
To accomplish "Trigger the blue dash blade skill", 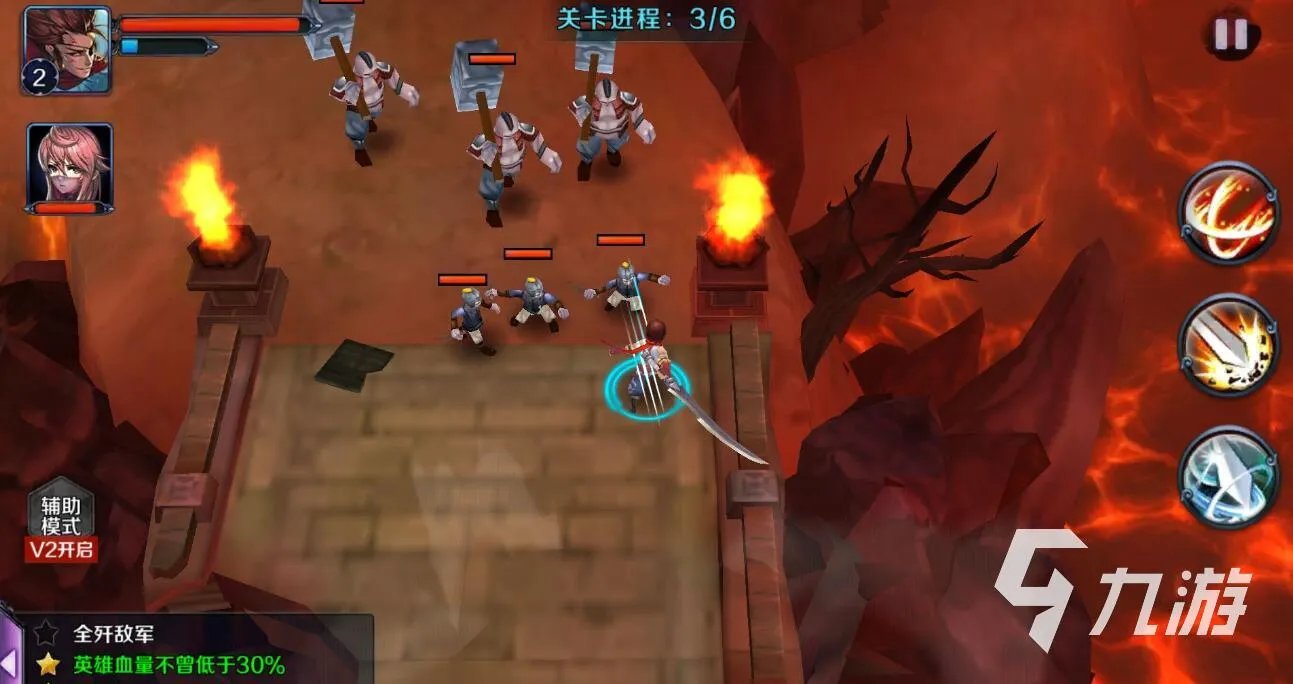I will pyautogui.click(x=1229, y=477).
